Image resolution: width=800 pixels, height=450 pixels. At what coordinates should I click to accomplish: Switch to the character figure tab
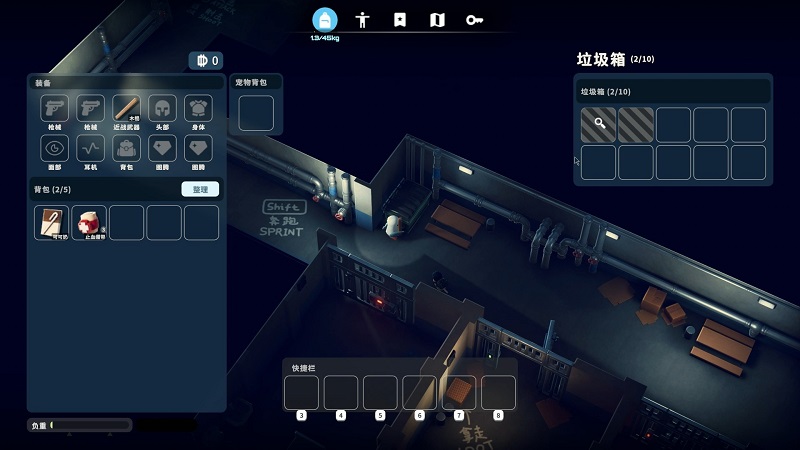pyautogui.click(x=362, y=19)
